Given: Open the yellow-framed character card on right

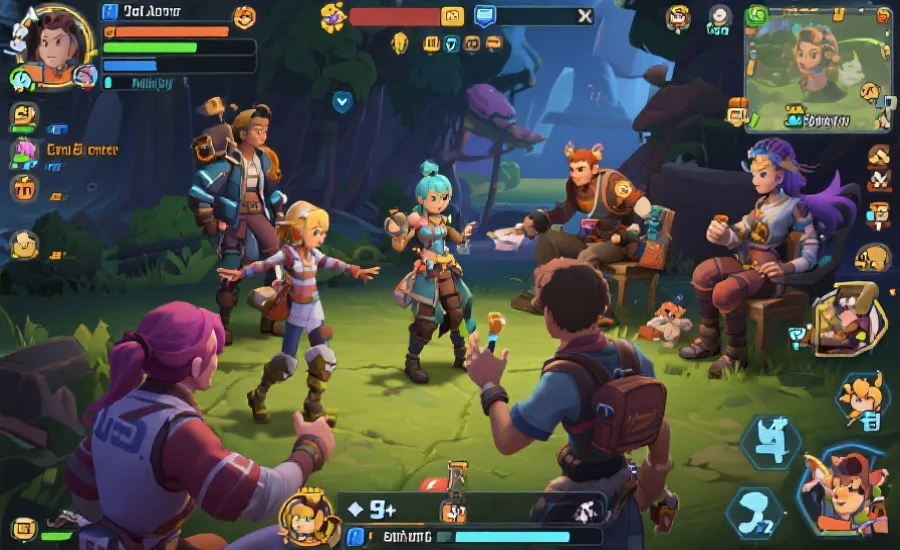Looking at the screenshot, I should (848, 320).
